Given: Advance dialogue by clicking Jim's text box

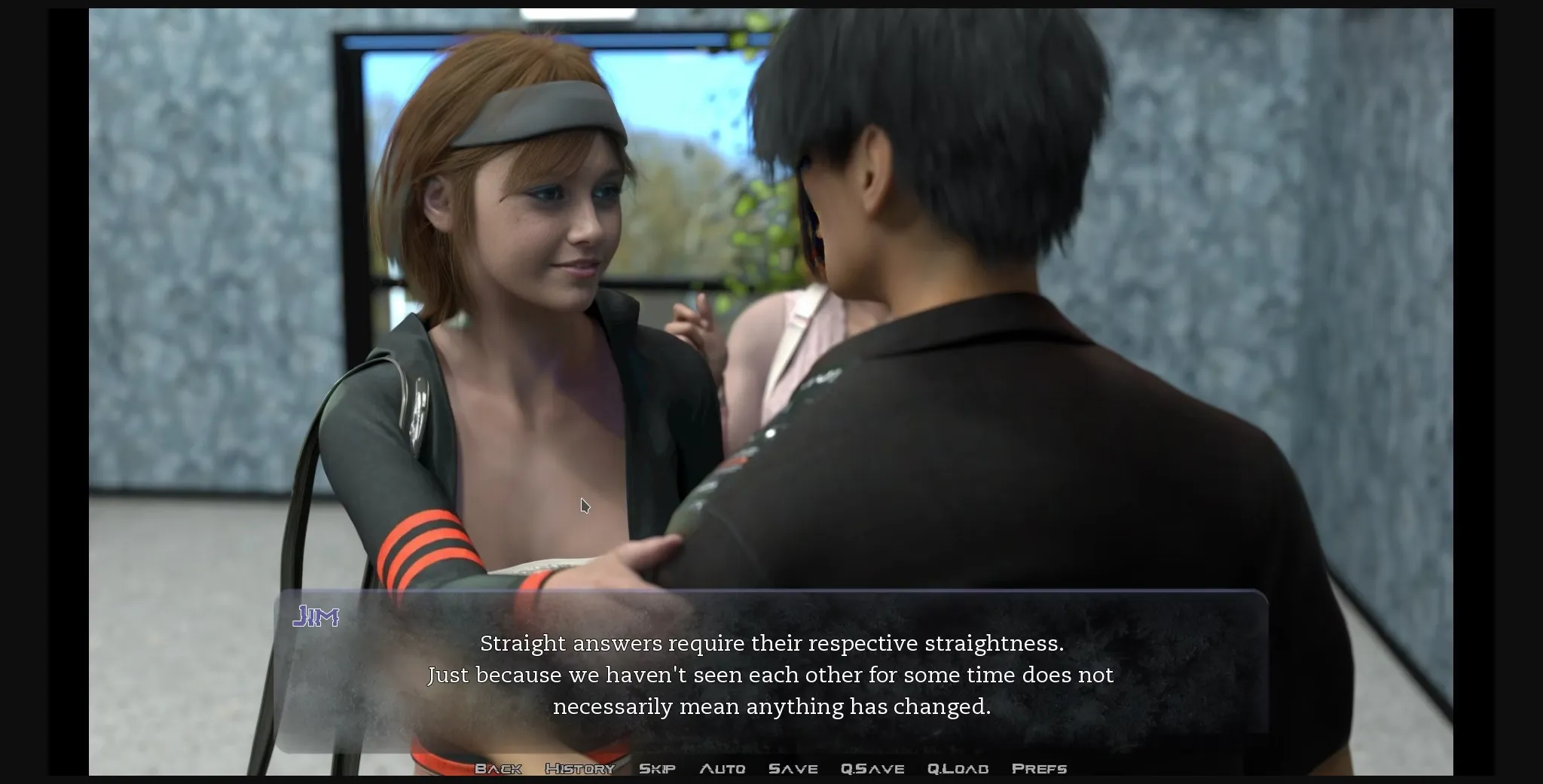Looking at the screenshot, I should tap(771, 675).
